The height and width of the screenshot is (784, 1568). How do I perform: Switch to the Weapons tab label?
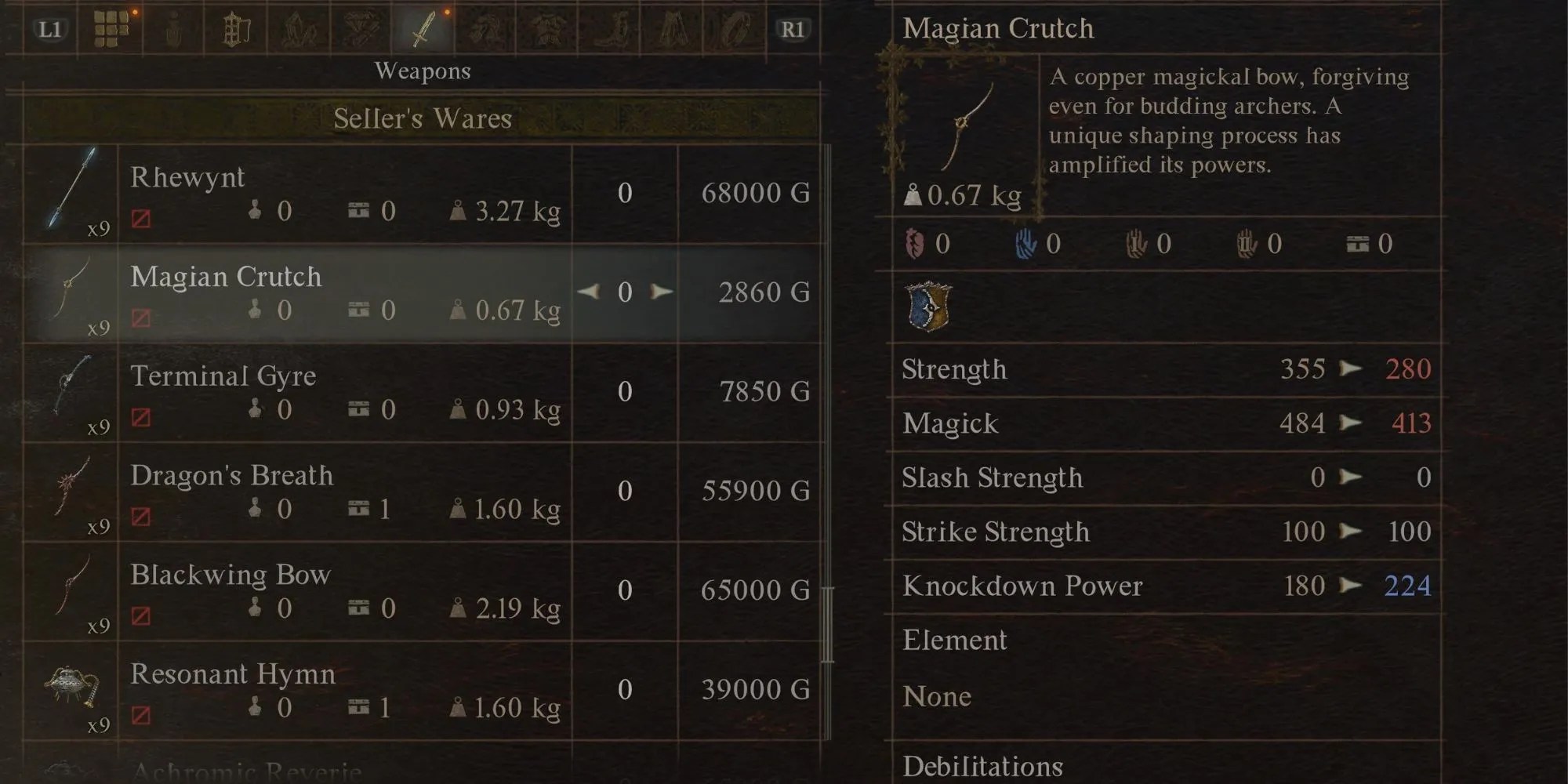[423, 71]
